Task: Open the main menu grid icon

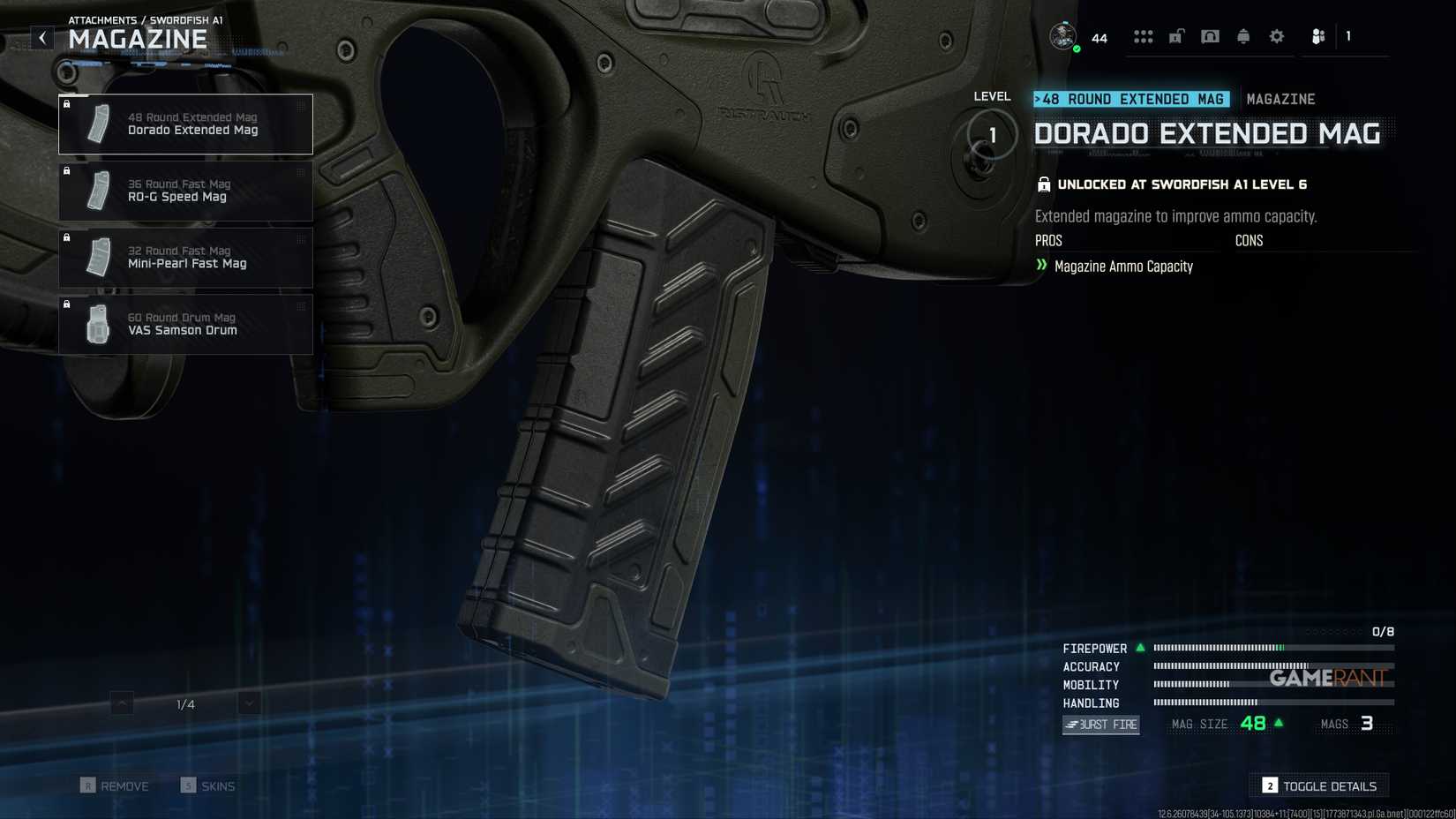Action: (x=1144, y=36)
